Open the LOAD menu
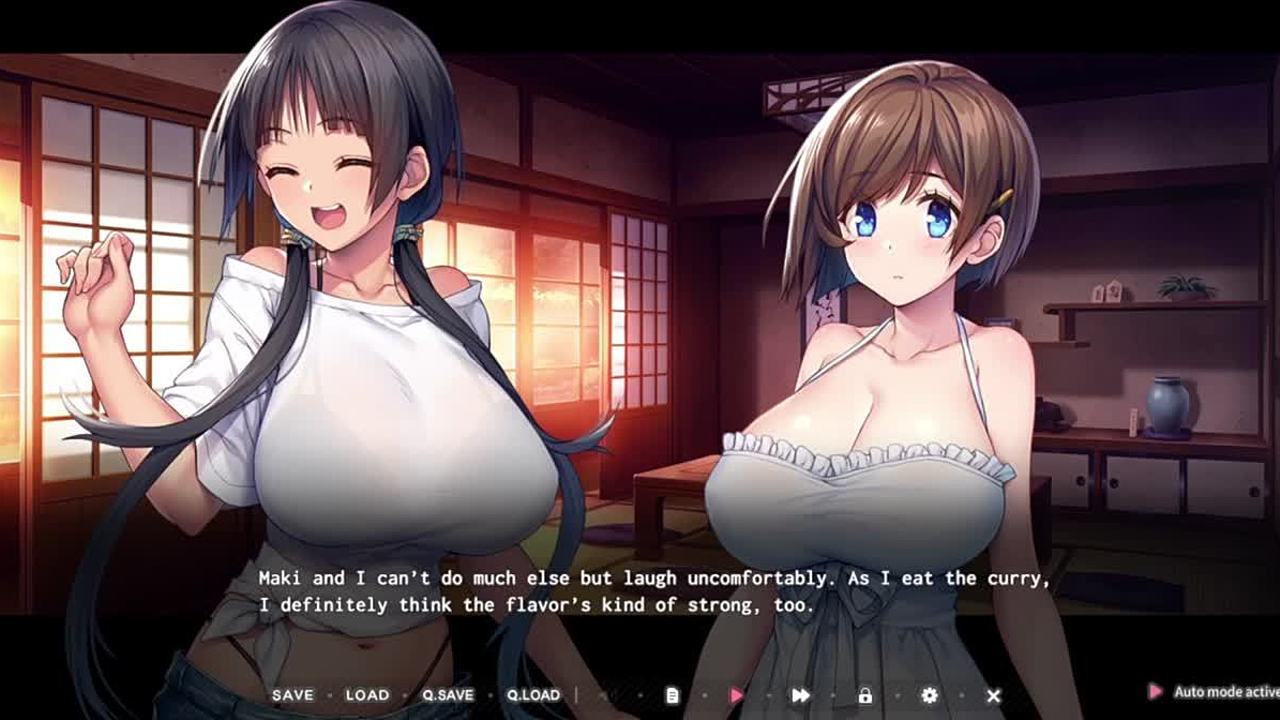Image resolution: width=1280 pixels, height=720 pixels. pos(367,695)
